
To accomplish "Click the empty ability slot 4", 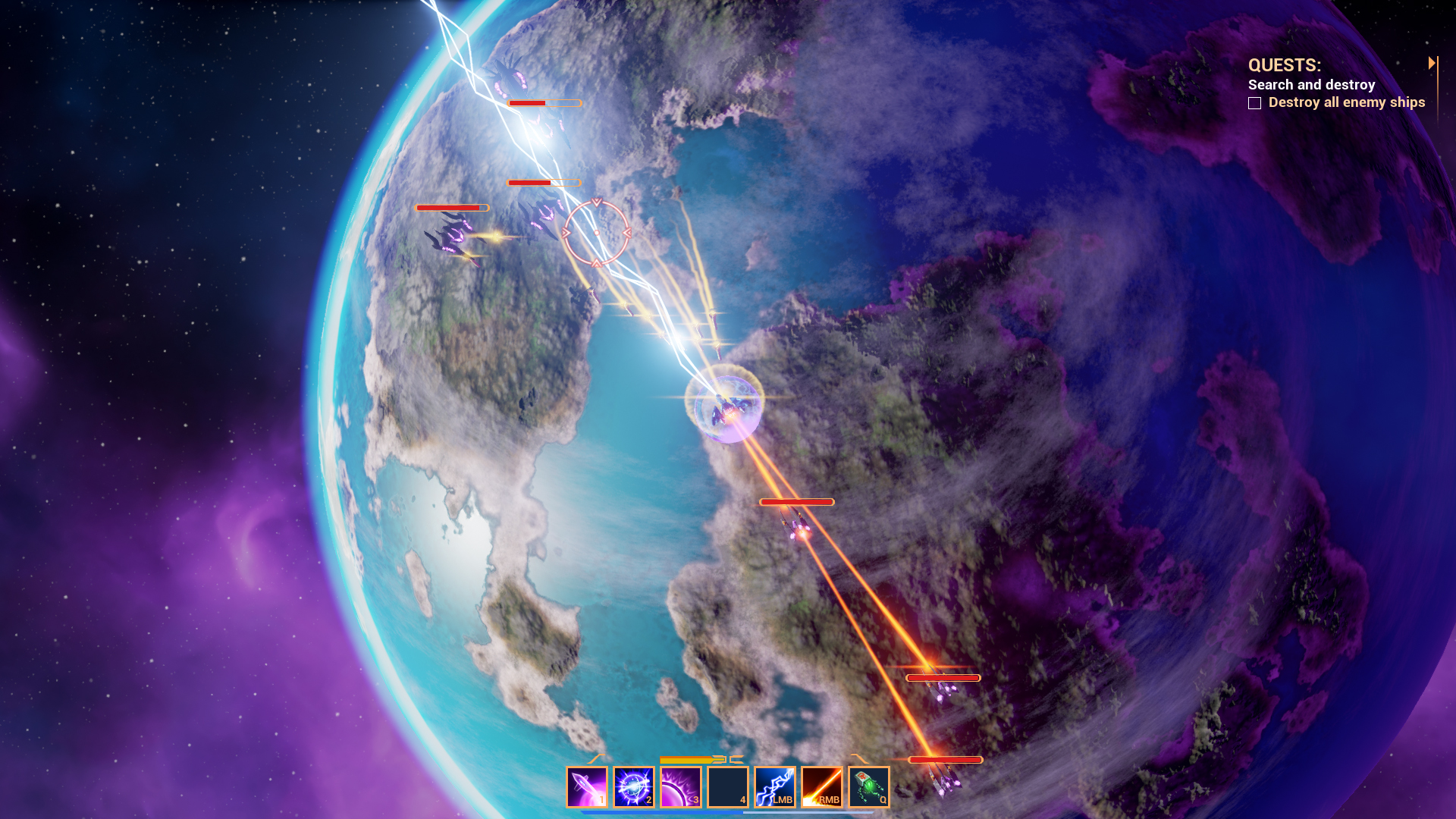I will point(726,787).
